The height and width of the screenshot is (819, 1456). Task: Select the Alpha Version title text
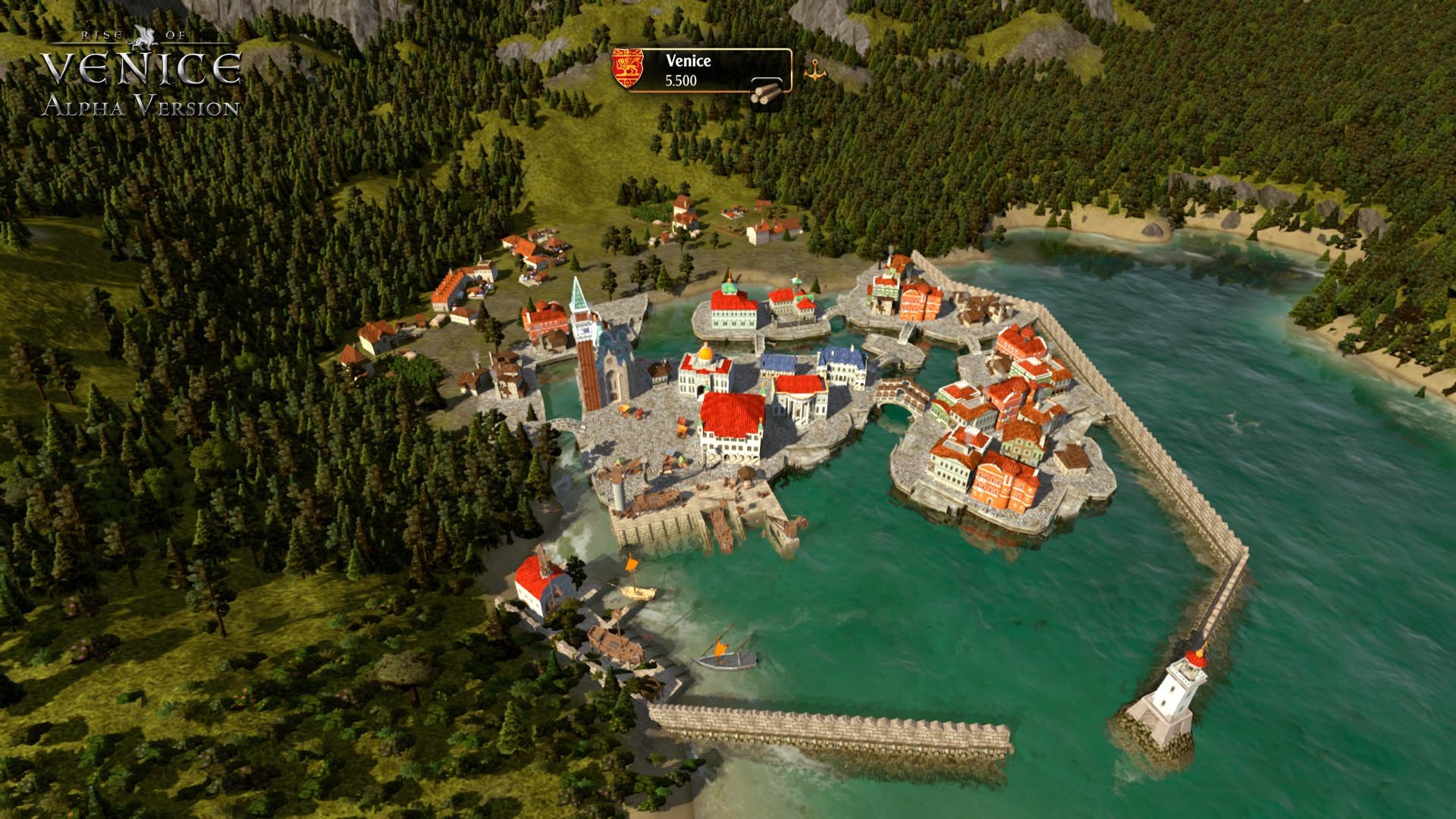coord(140,106)
